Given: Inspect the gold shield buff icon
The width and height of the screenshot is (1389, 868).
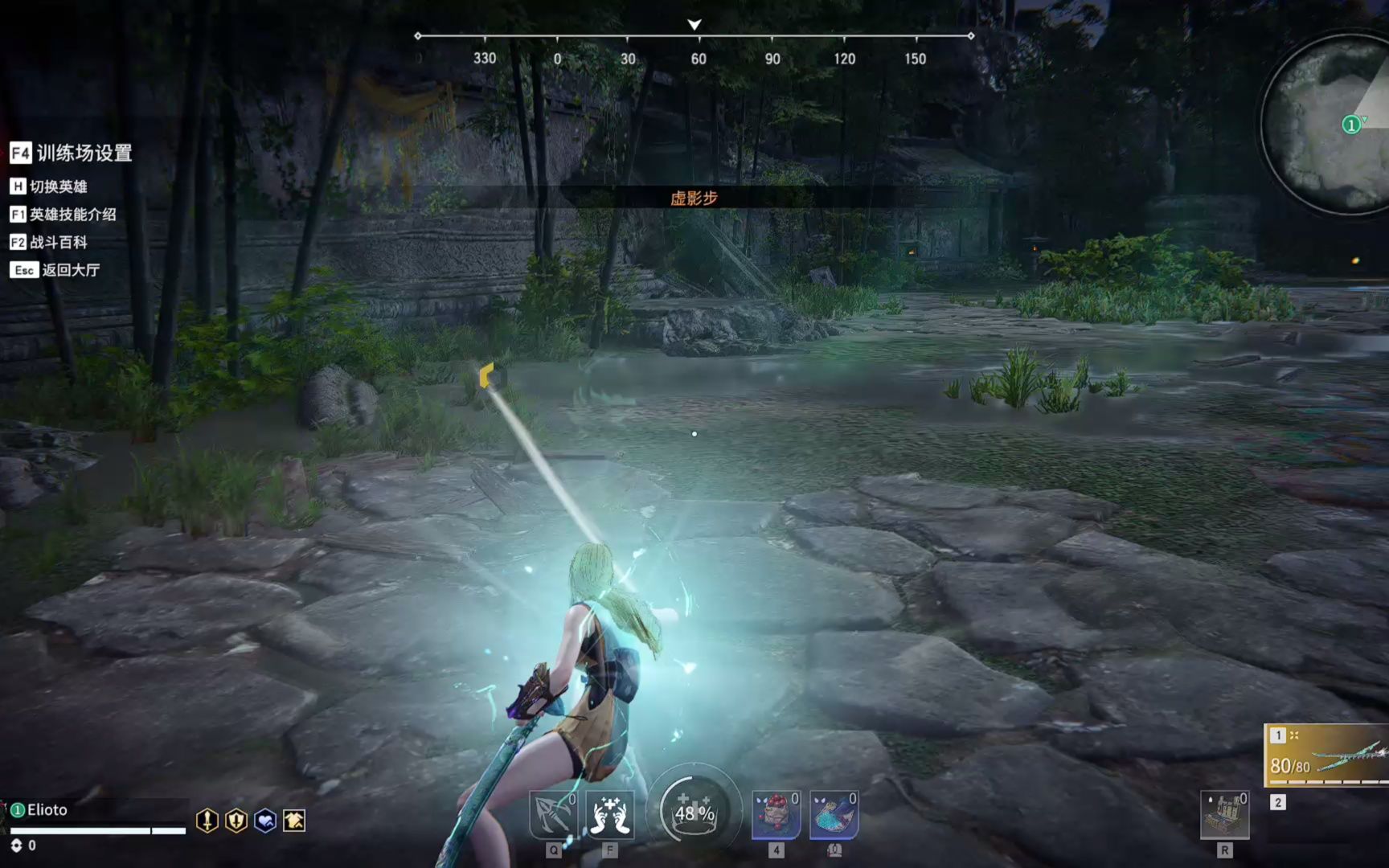Looking at the screenshot, I should pos(236,821).
